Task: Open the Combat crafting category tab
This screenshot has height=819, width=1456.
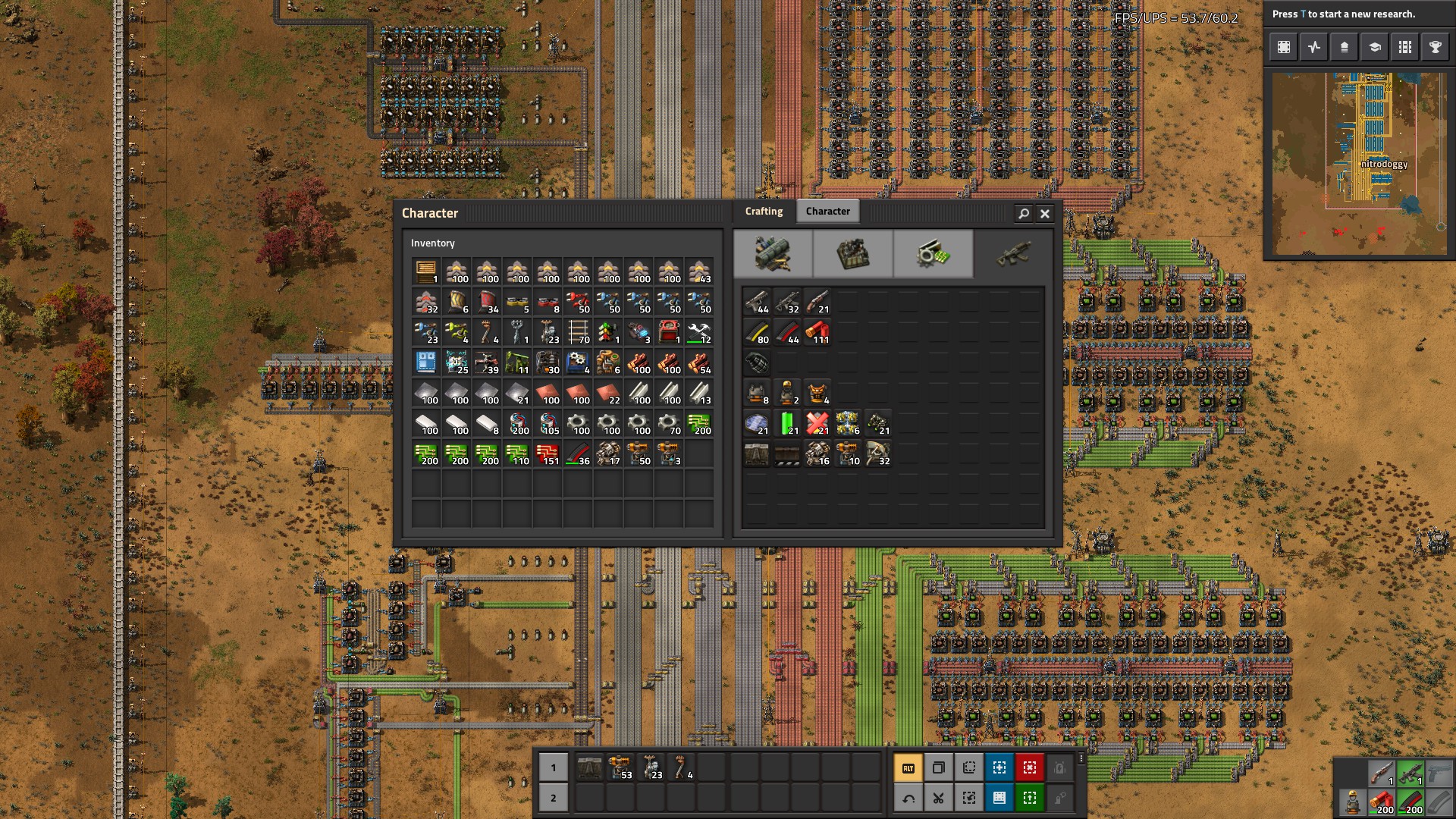Action: 1013,254
